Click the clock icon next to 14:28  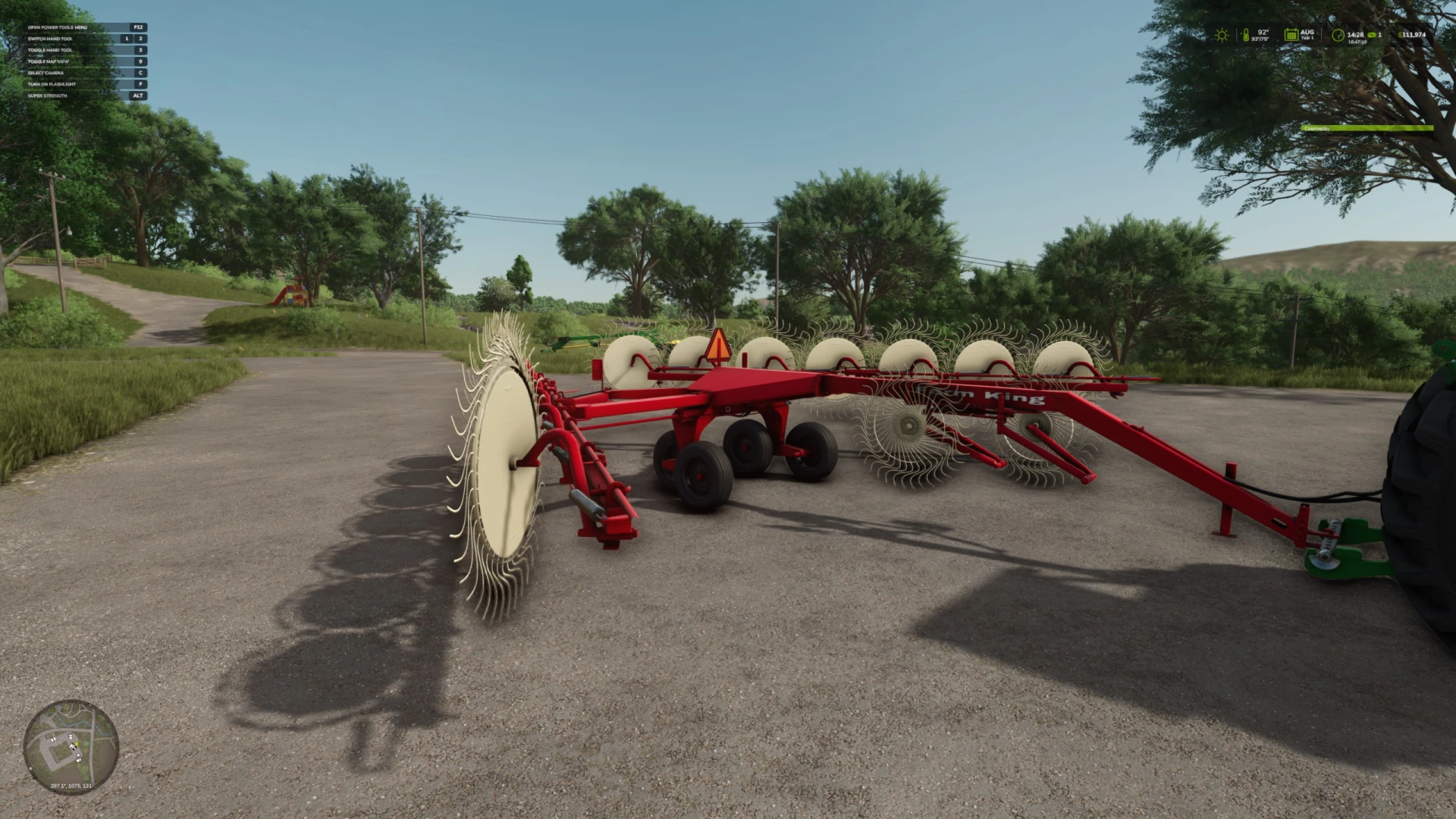click(1337, 34)
